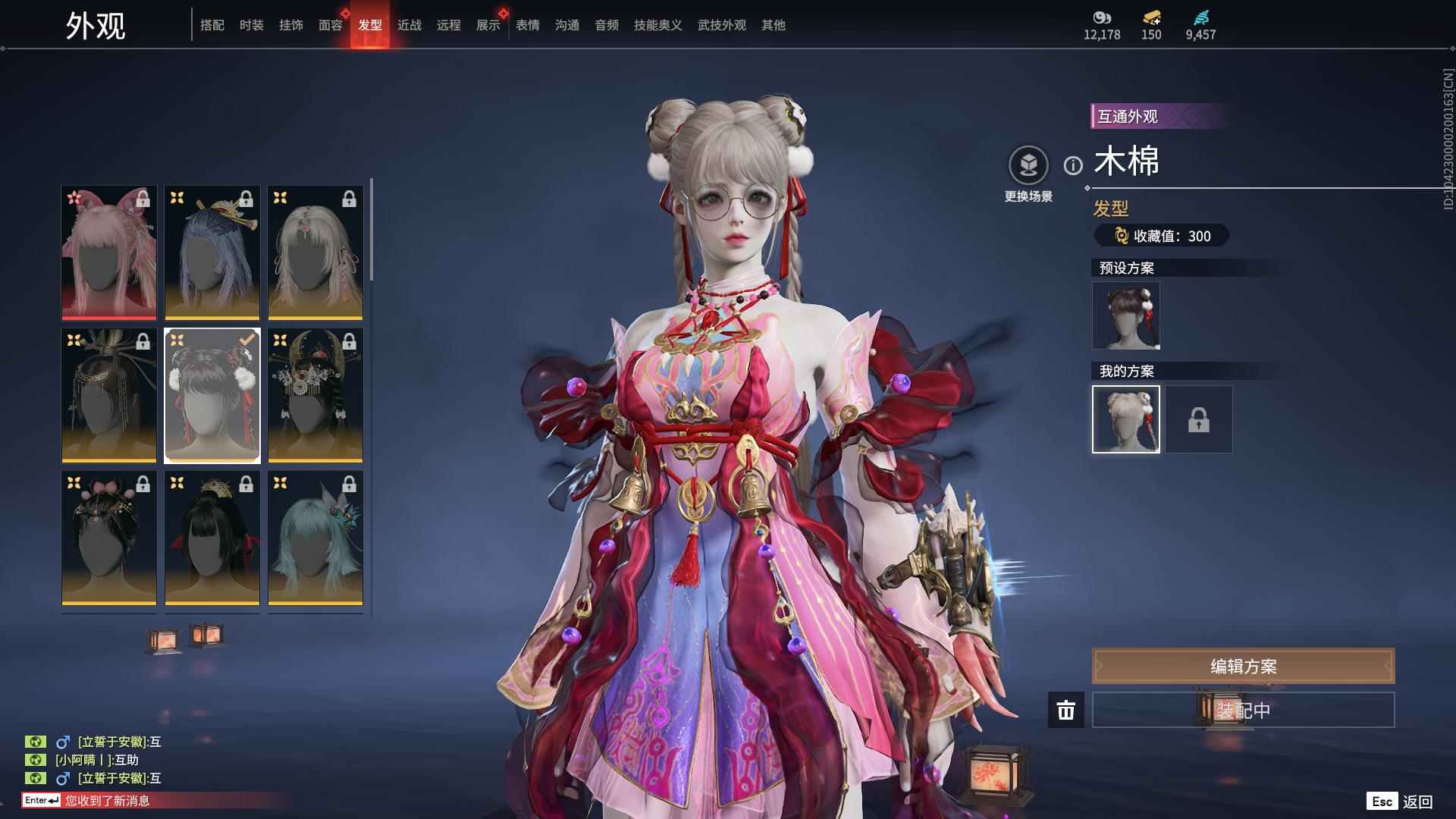This screenshot has height=819, width=1456.
Task: Switch to the 远程 ranged tab
Action: click(449, 26)
